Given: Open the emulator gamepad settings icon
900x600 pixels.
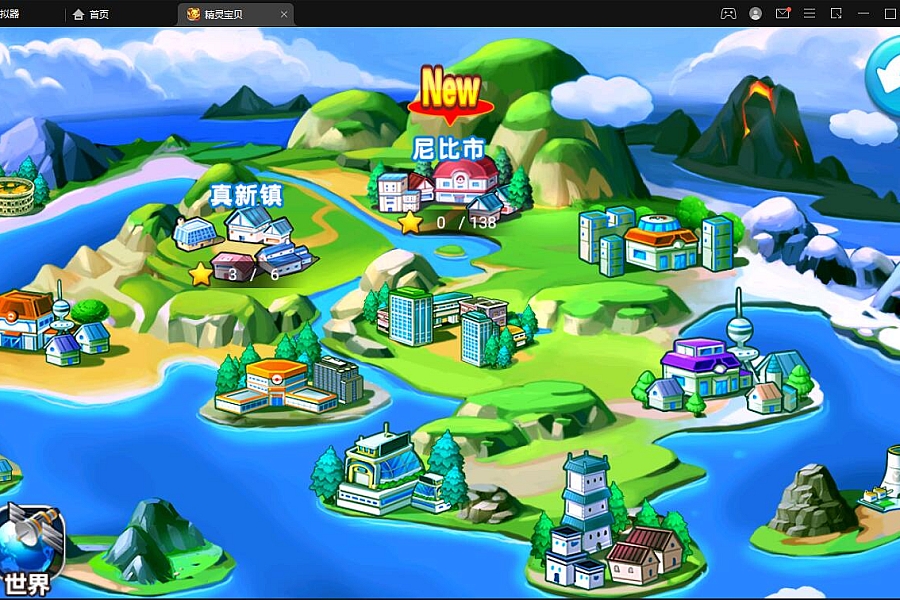Looking at the screenshot, I should (x=729, y=14).
